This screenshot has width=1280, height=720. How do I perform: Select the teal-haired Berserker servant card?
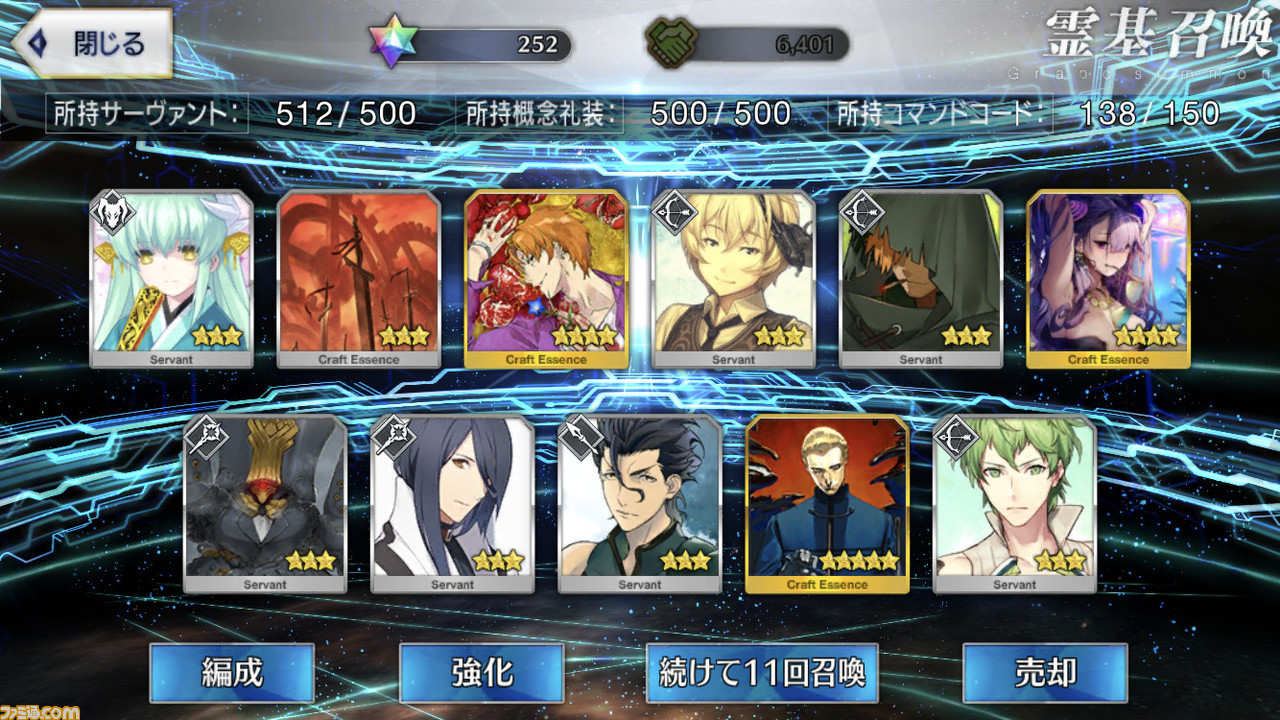(x=172, y=278)
